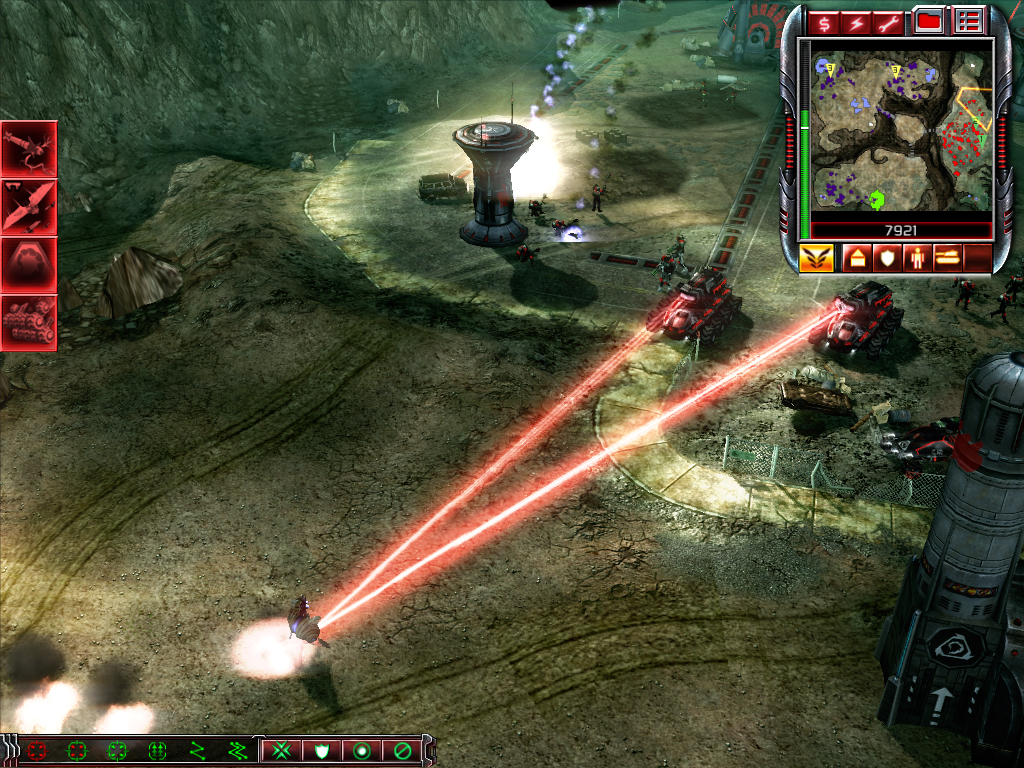This screenshot has width=1024, height=768.
Task: Activate the first support power with the tendril-tipped device
Action: [29, 148]
